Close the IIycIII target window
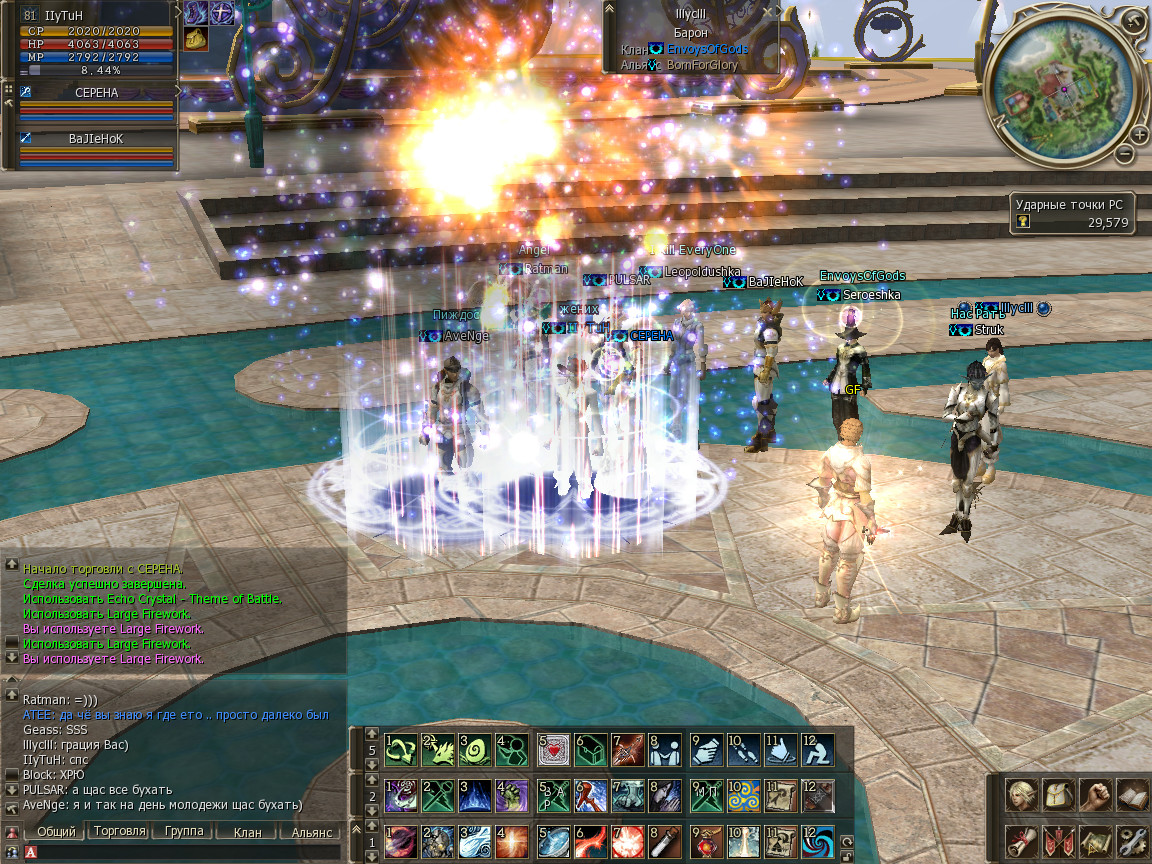The width and height of the screenshot is (1152, 864). (767, 12)
